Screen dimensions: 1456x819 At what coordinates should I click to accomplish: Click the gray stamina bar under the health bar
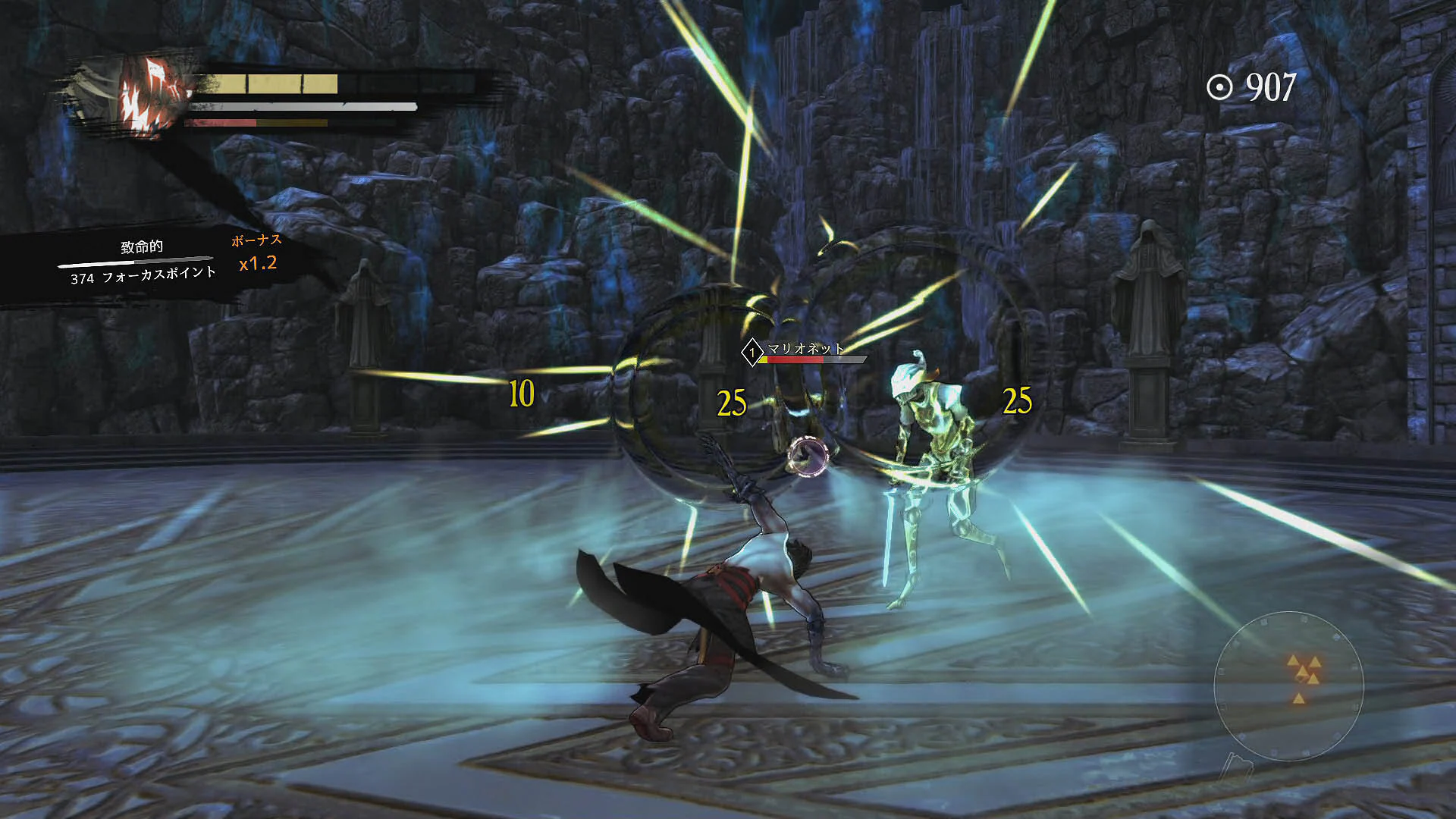(303, 106)
